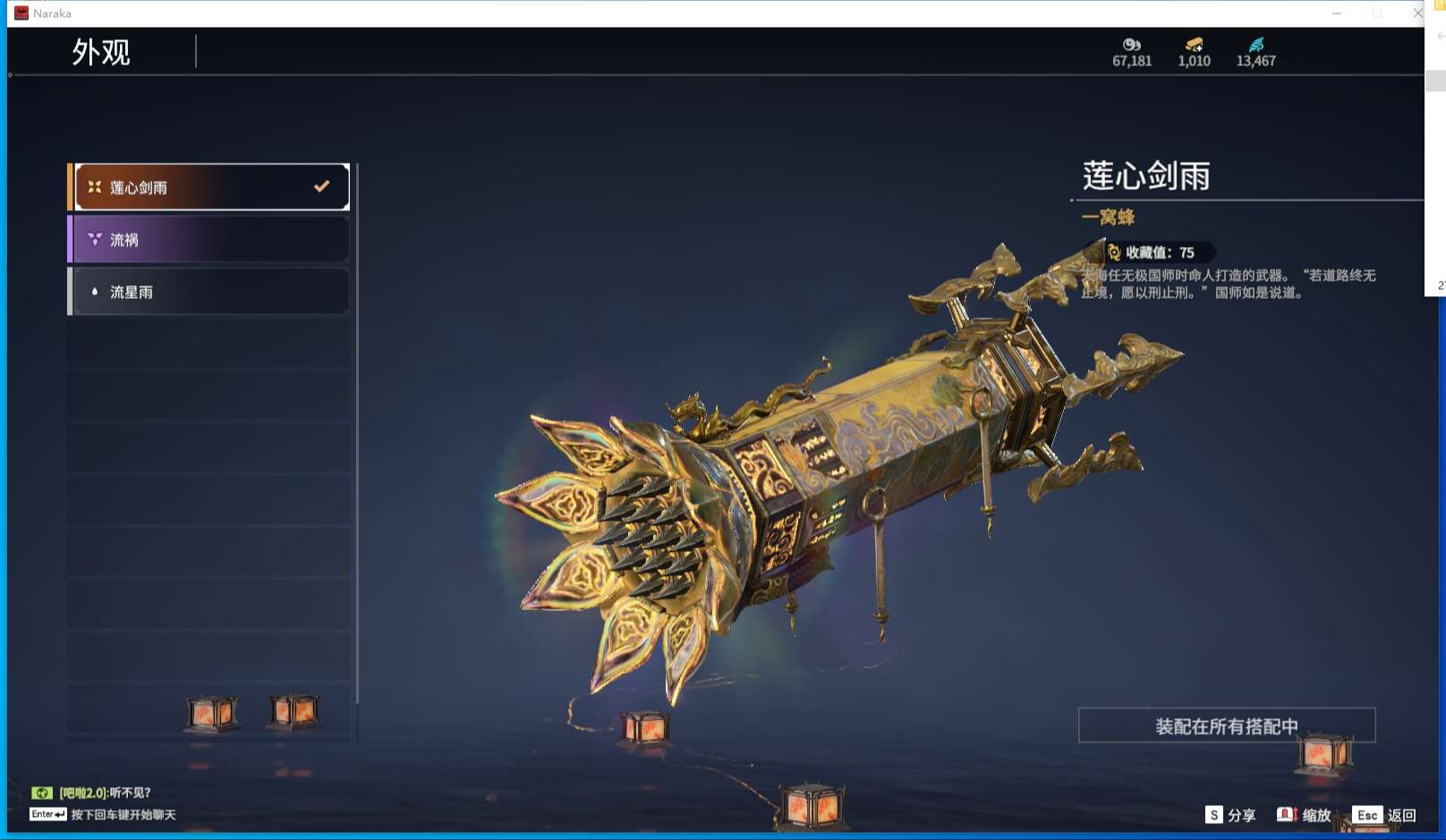This screenshot has width=1446, height=840.
Task: Select the 莲心剑雨 skin entry
Action: pyautogui.click(x=211, y=187)
